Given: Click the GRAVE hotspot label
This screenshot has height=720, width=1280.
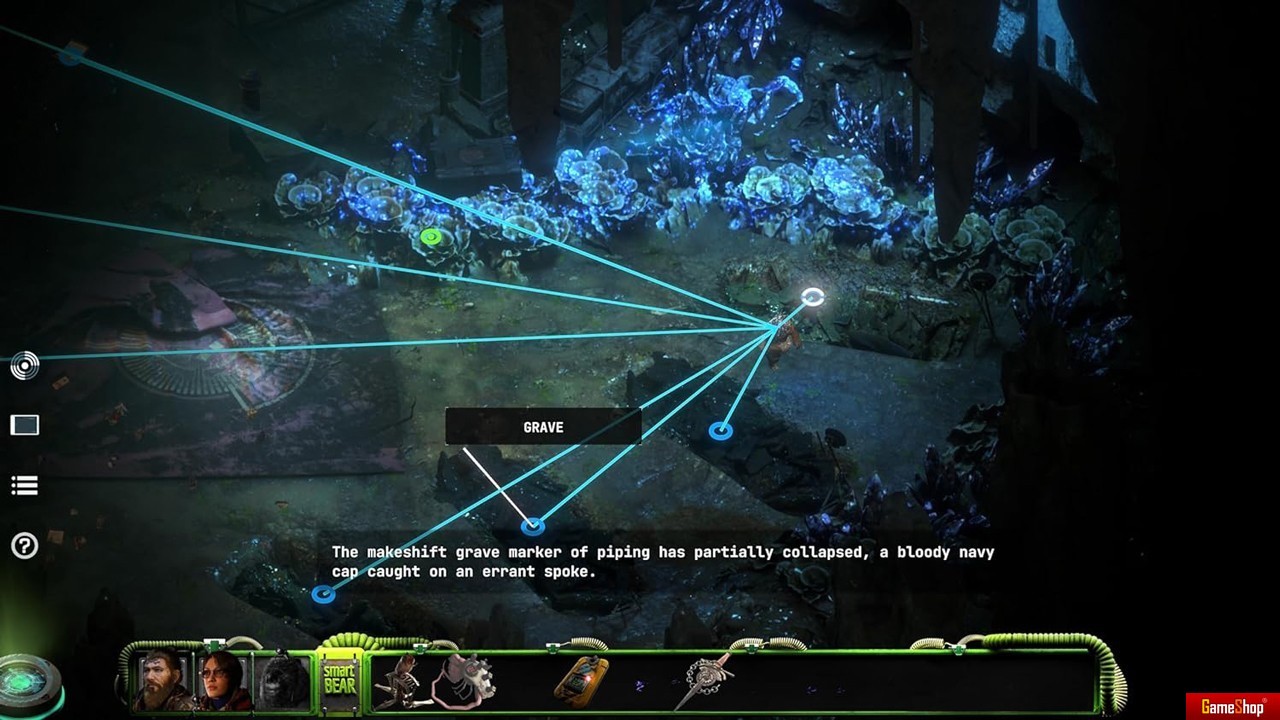Looking at the screenshot, I should (x=543, y=427).
